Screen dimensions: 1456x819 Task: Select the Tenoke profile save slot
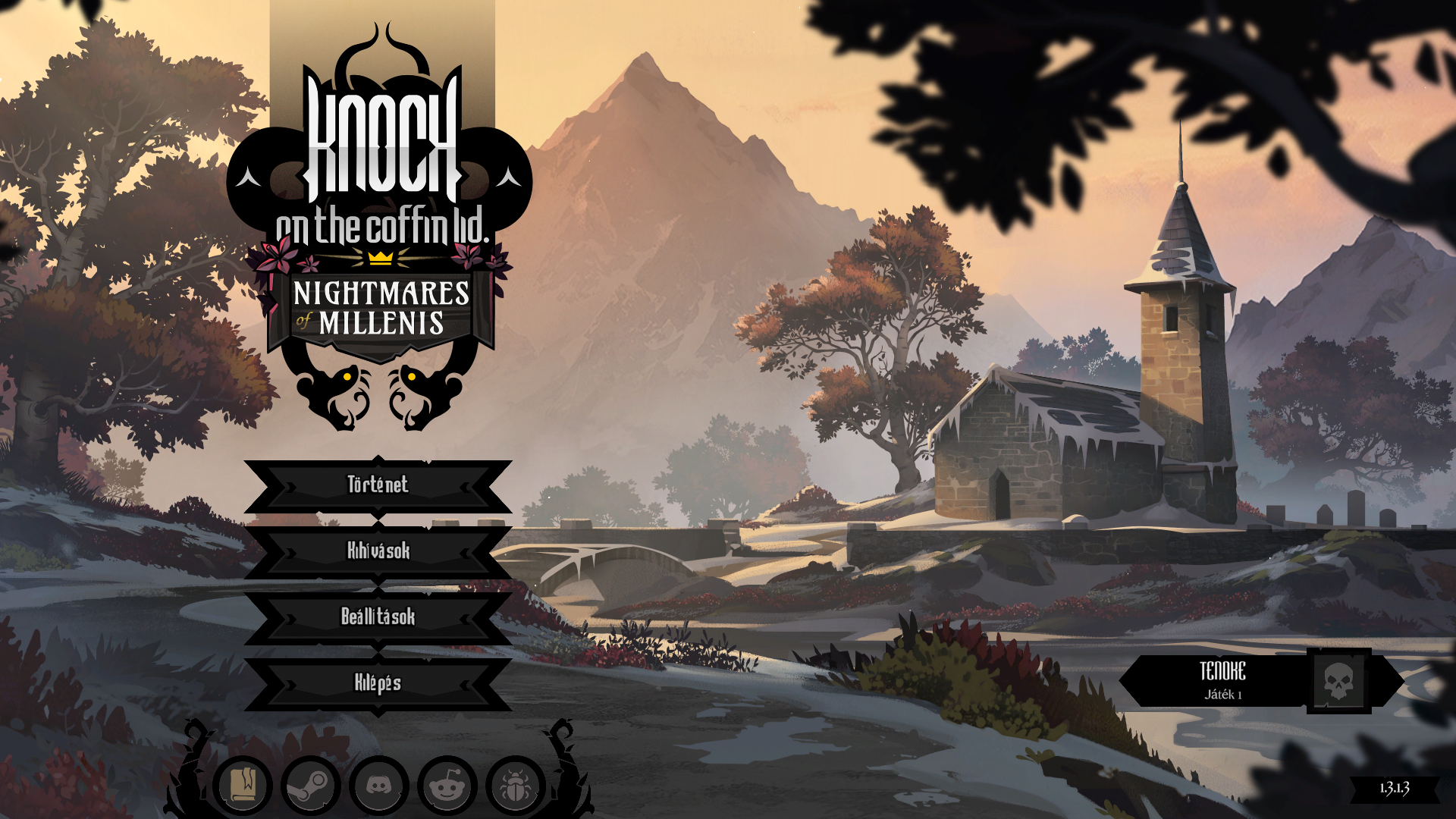1244,681
